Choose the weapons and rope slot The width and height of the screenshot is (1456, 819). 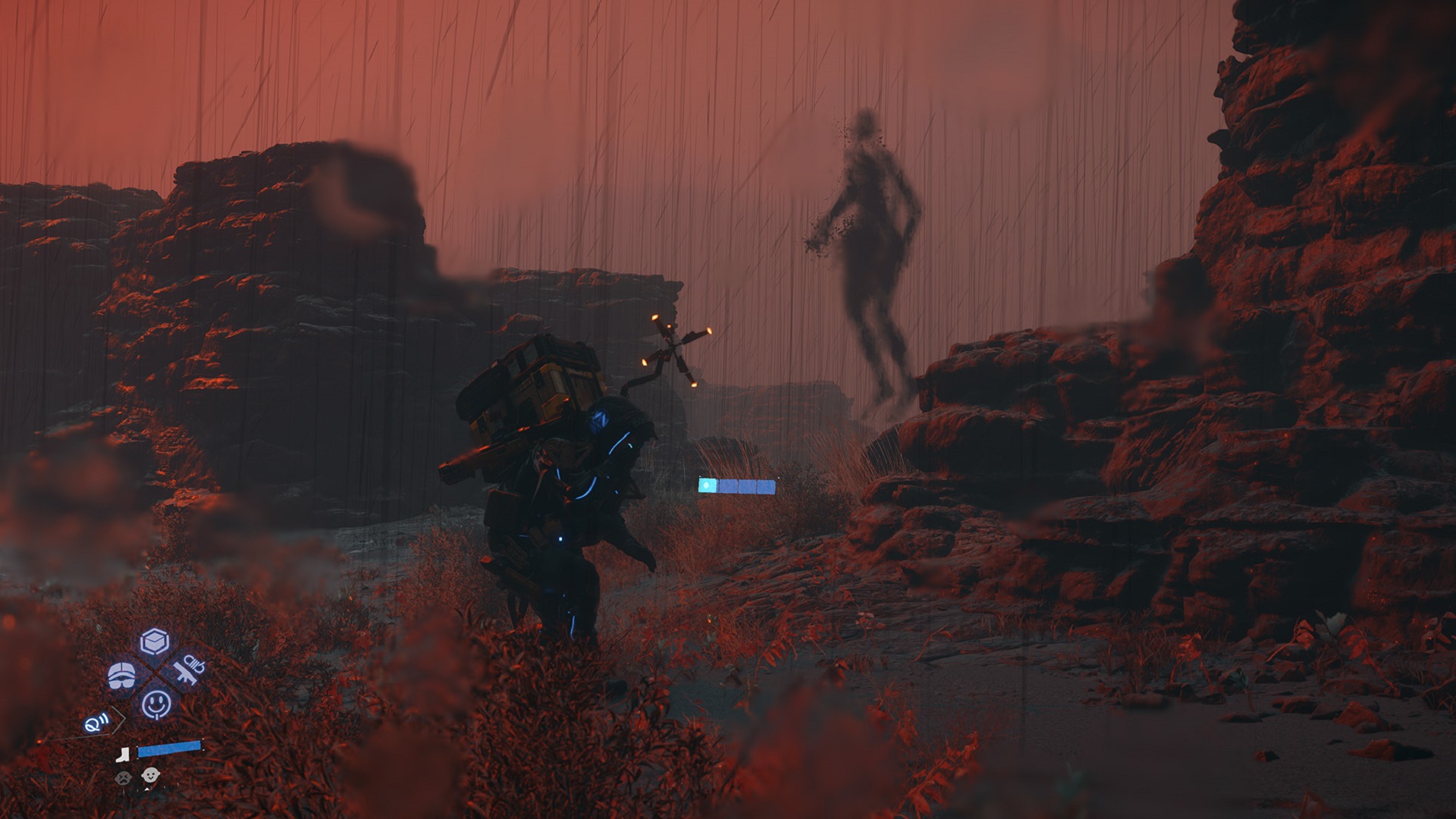tap(187, 672)
